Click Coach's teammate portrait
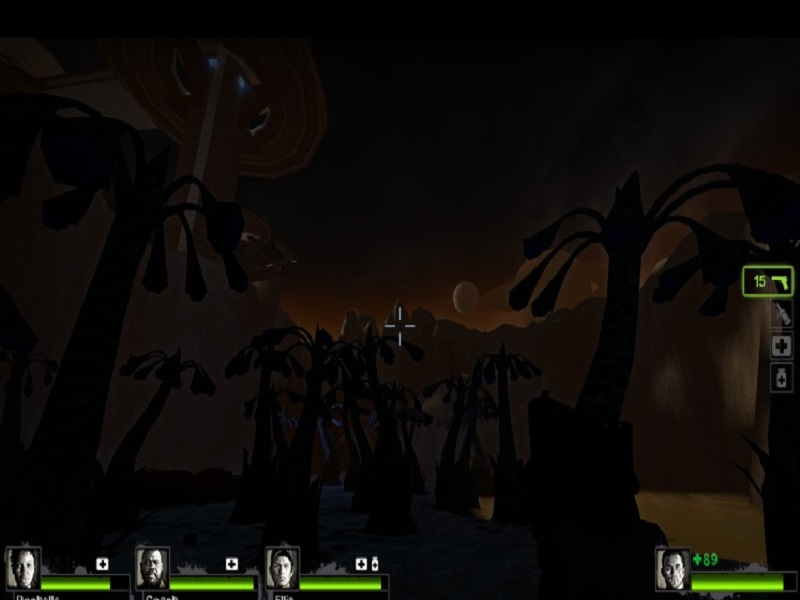This screenshot has height=600, width=800. (152, 568)
